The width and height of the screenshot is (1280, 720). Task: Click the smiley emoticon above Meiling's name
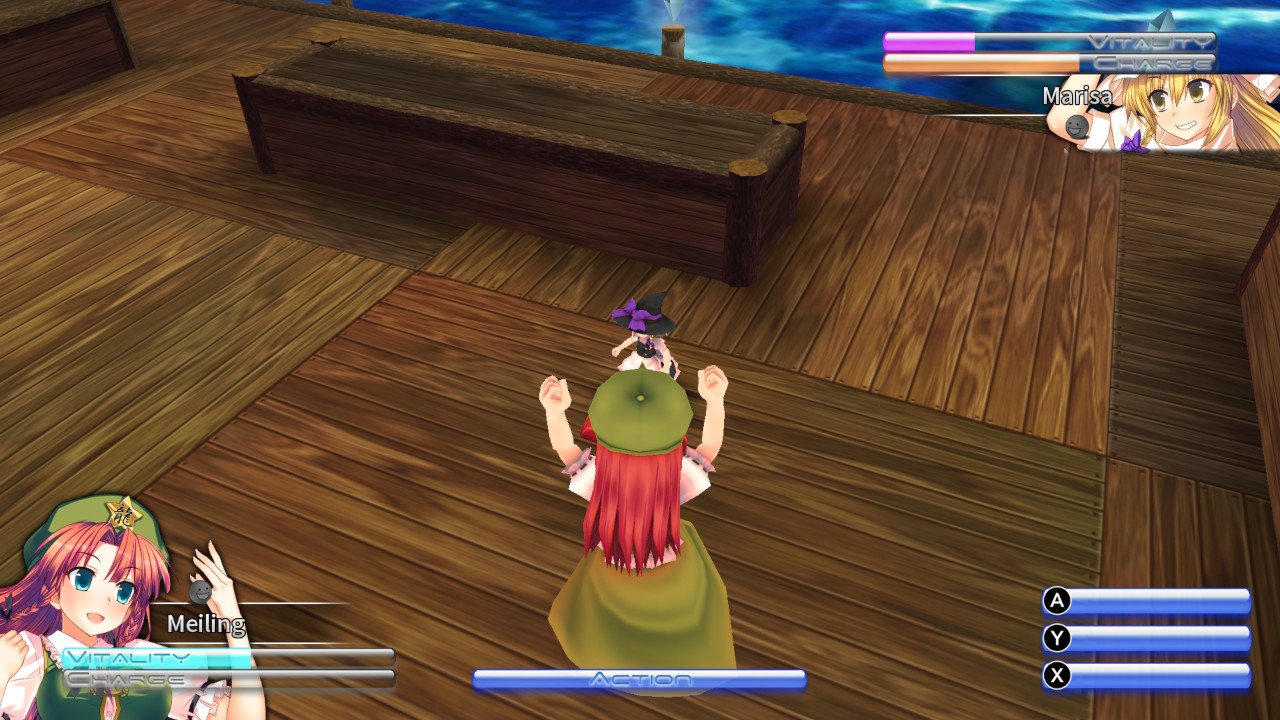199,590
